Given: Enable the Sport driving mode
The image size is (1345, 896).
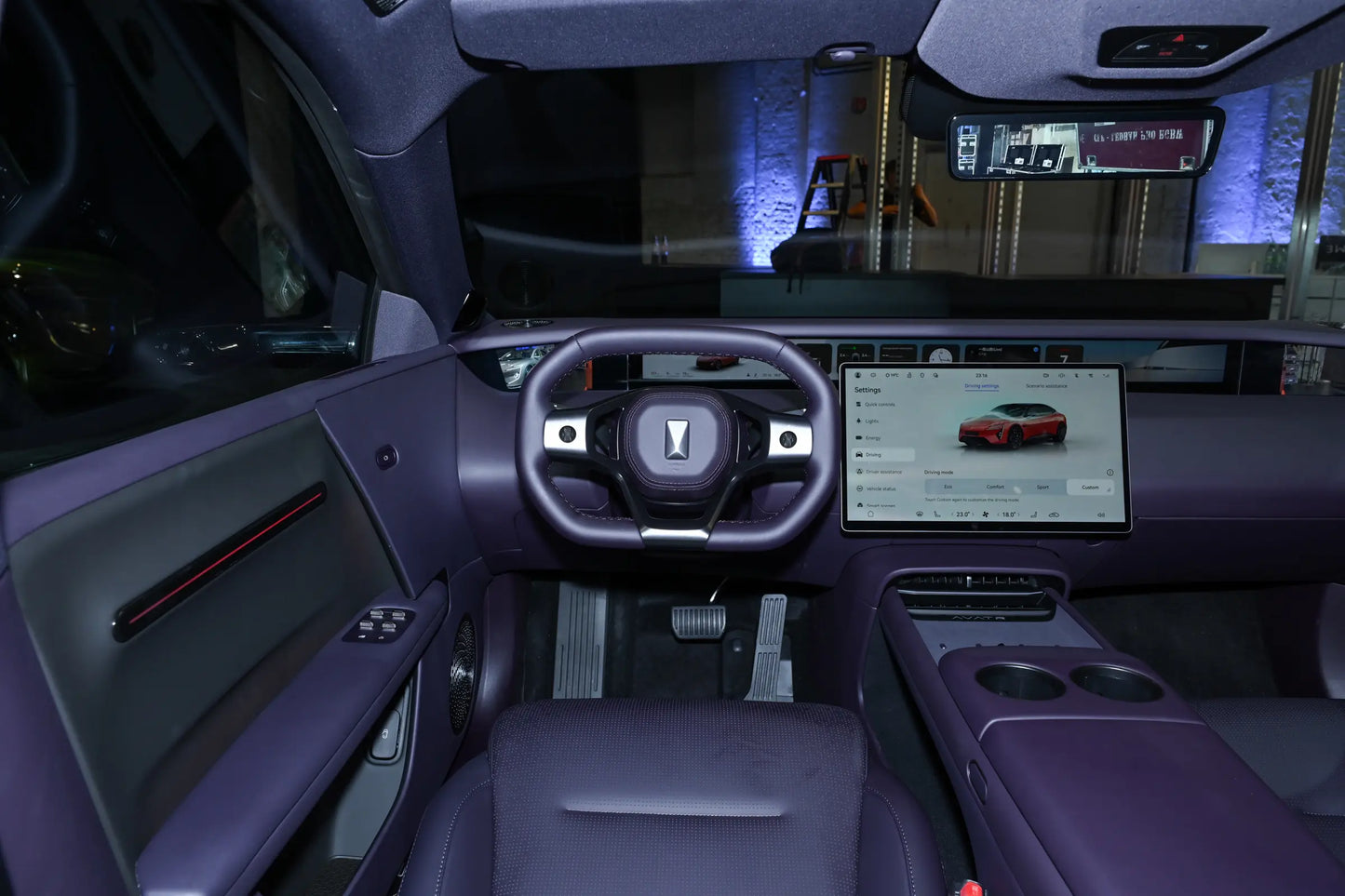Looking at the screenshot, I should tap(1042, 487).
